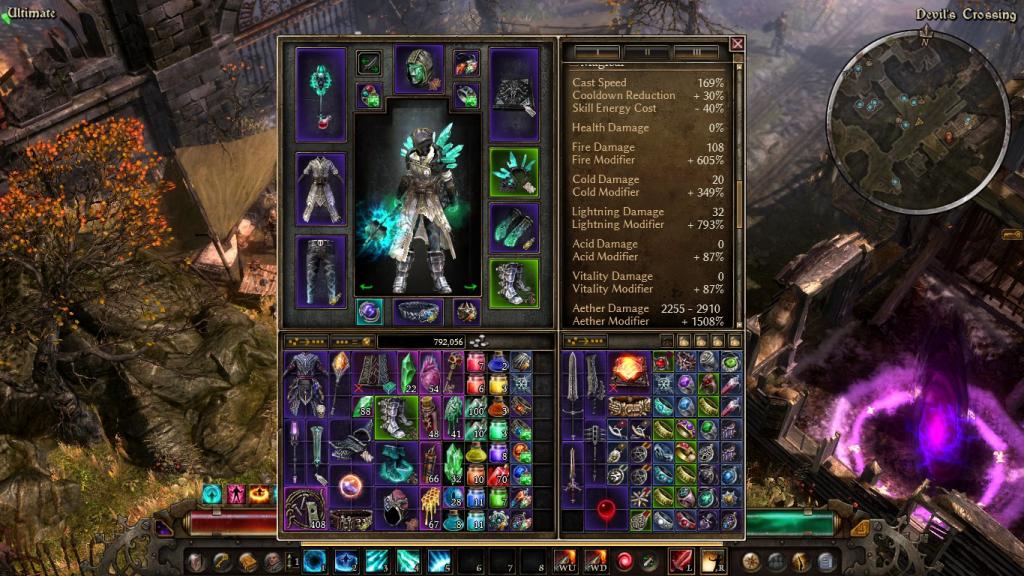
Task: Select the equipped pants slot
Action: point(321,269)
